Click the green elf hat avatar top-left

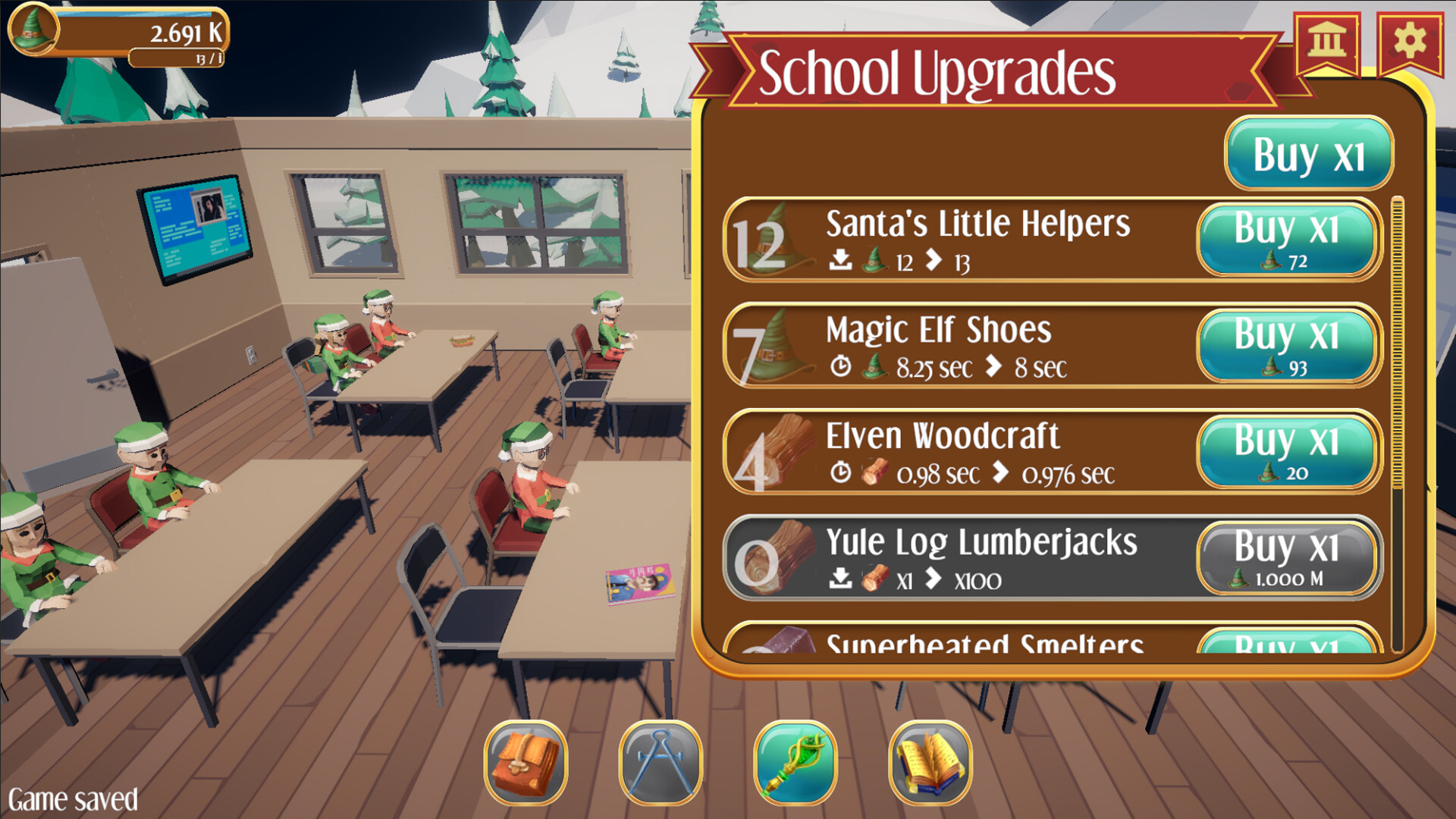point(34,32)
